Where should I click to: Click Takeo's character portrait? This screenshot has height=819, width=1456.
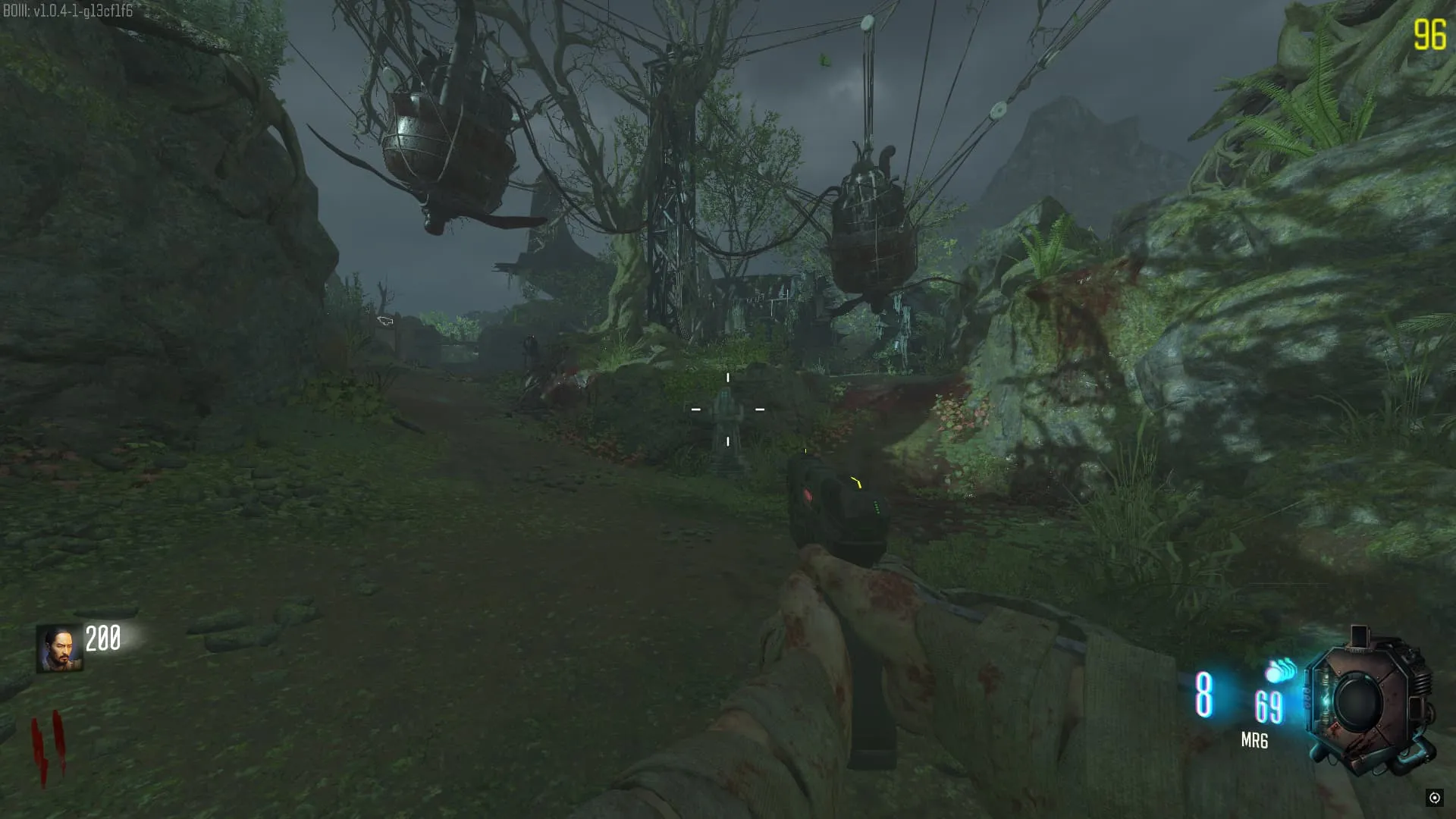59,649
